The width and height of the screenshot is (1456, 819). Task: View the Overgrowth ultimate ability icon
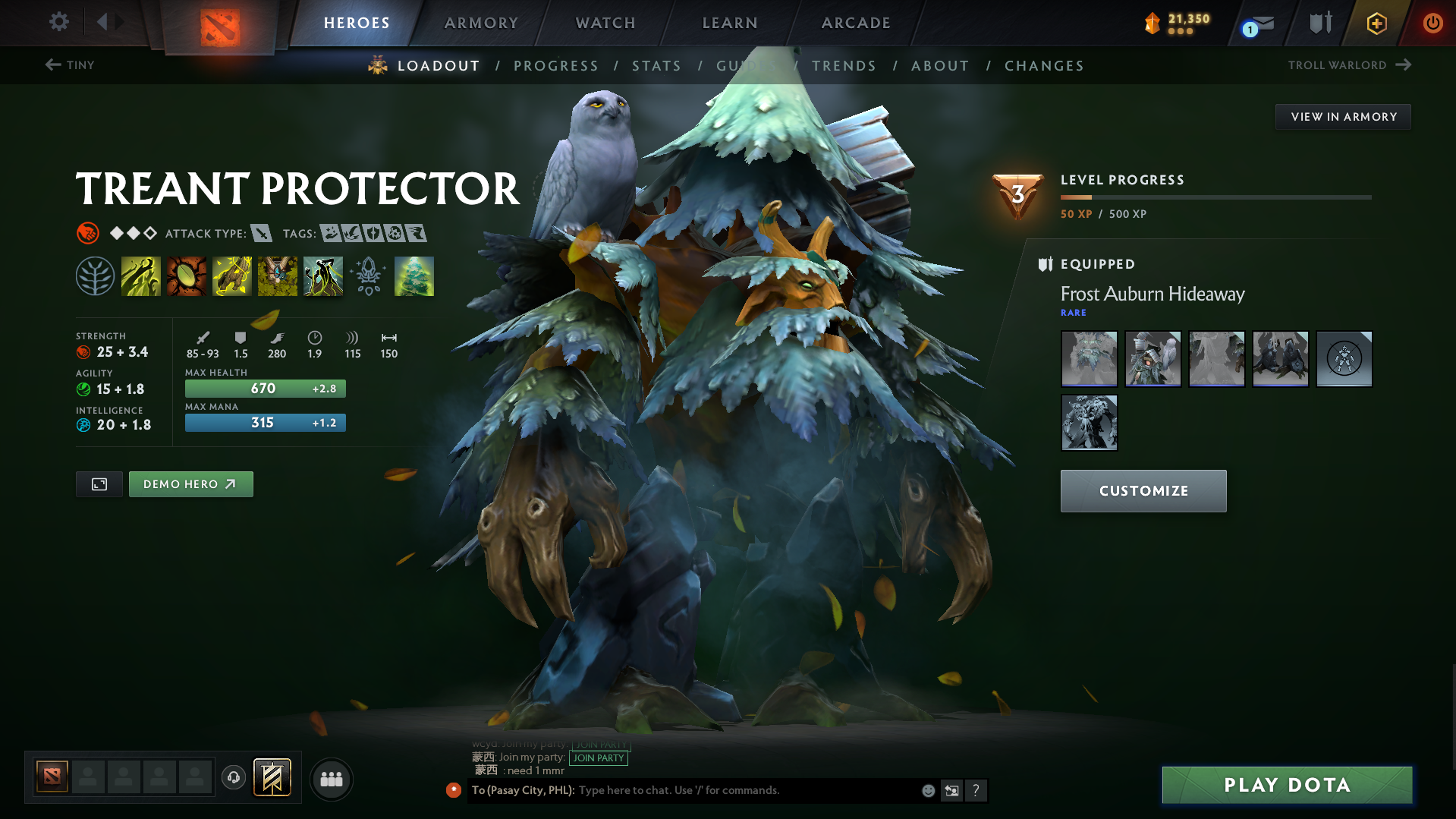[323, 276]
